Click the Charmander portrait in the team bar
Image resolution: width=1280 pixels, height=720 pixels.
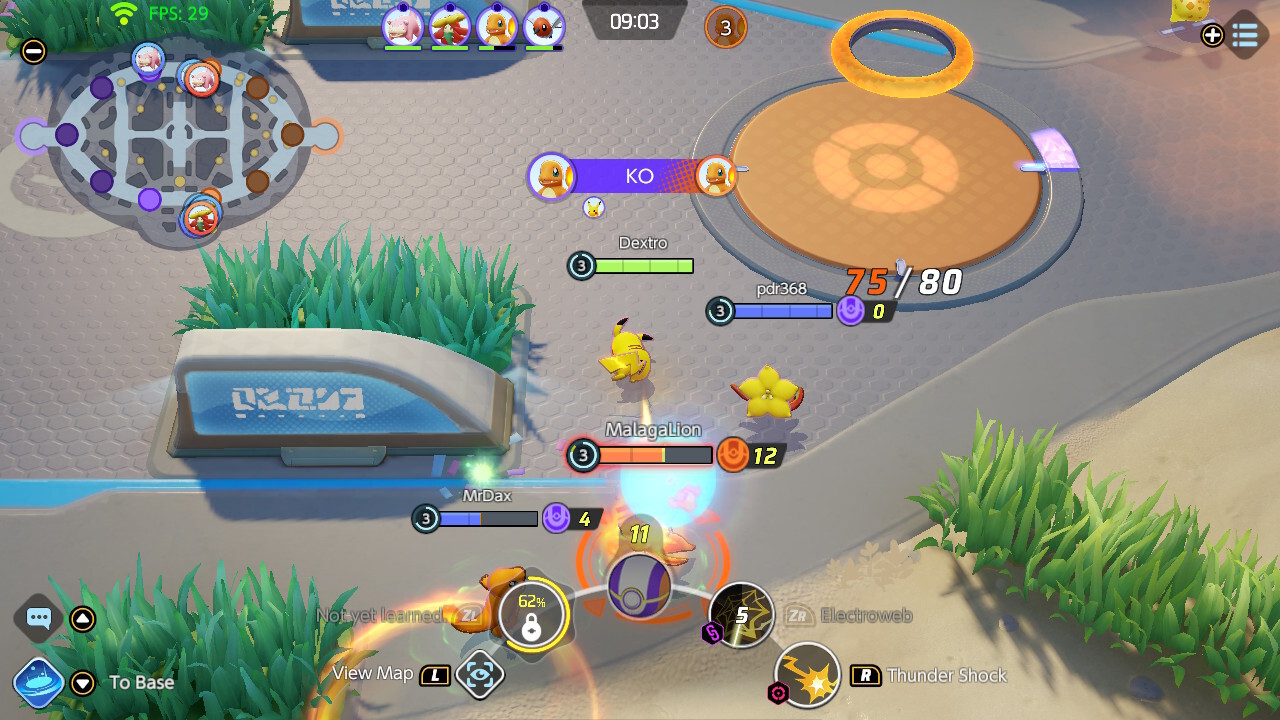(x=496, y=27)
